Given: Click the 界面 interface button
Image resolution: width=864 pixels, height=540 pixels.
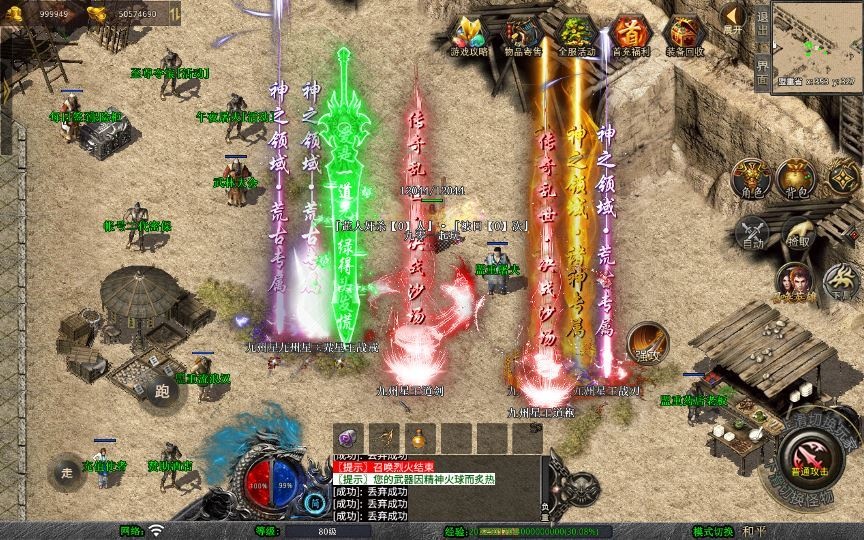Looking at the screenshot, I should pos(763,68).
